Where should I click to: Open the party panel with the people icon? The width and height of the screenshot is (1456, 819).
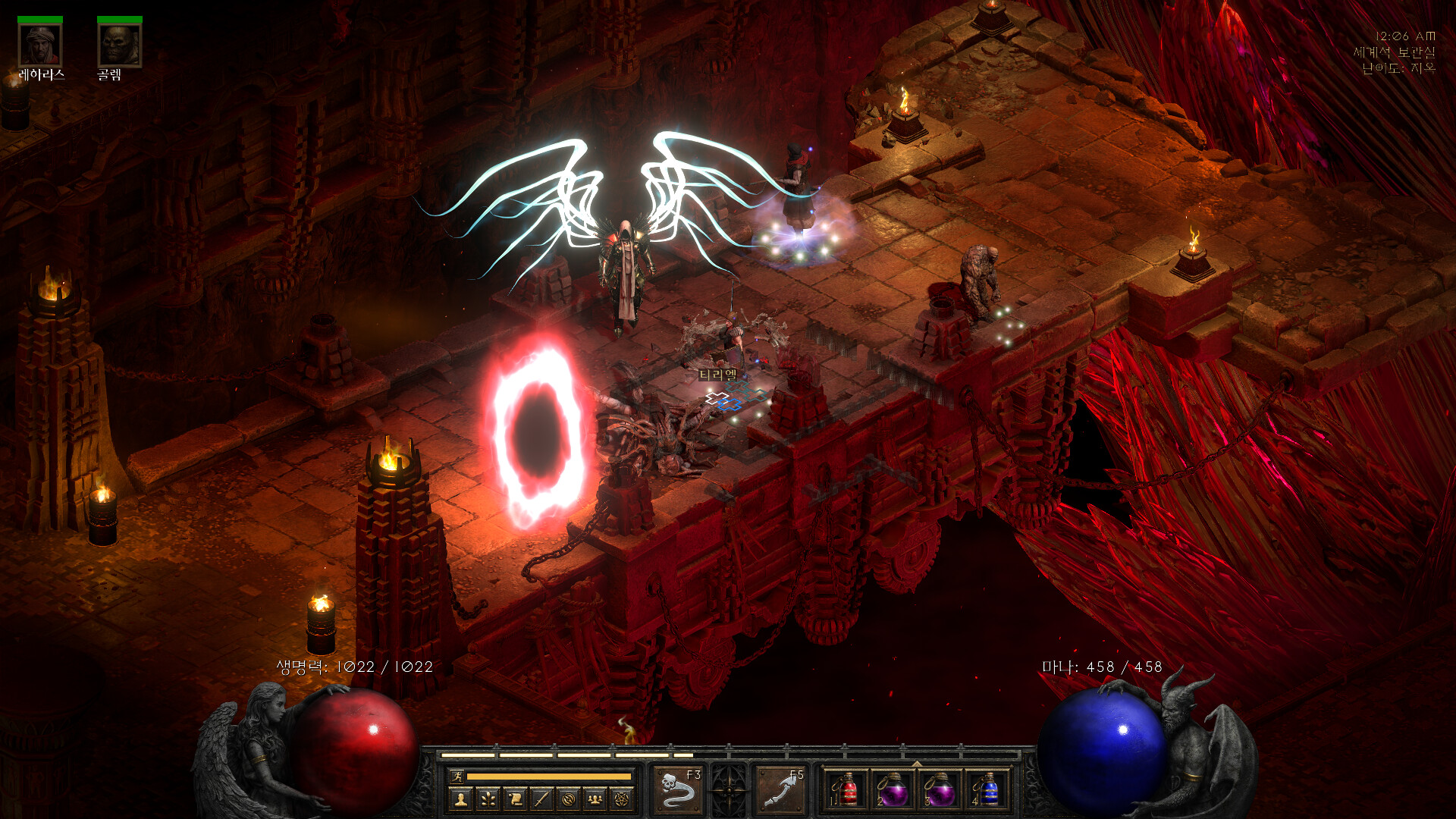[x=595, y=799]
